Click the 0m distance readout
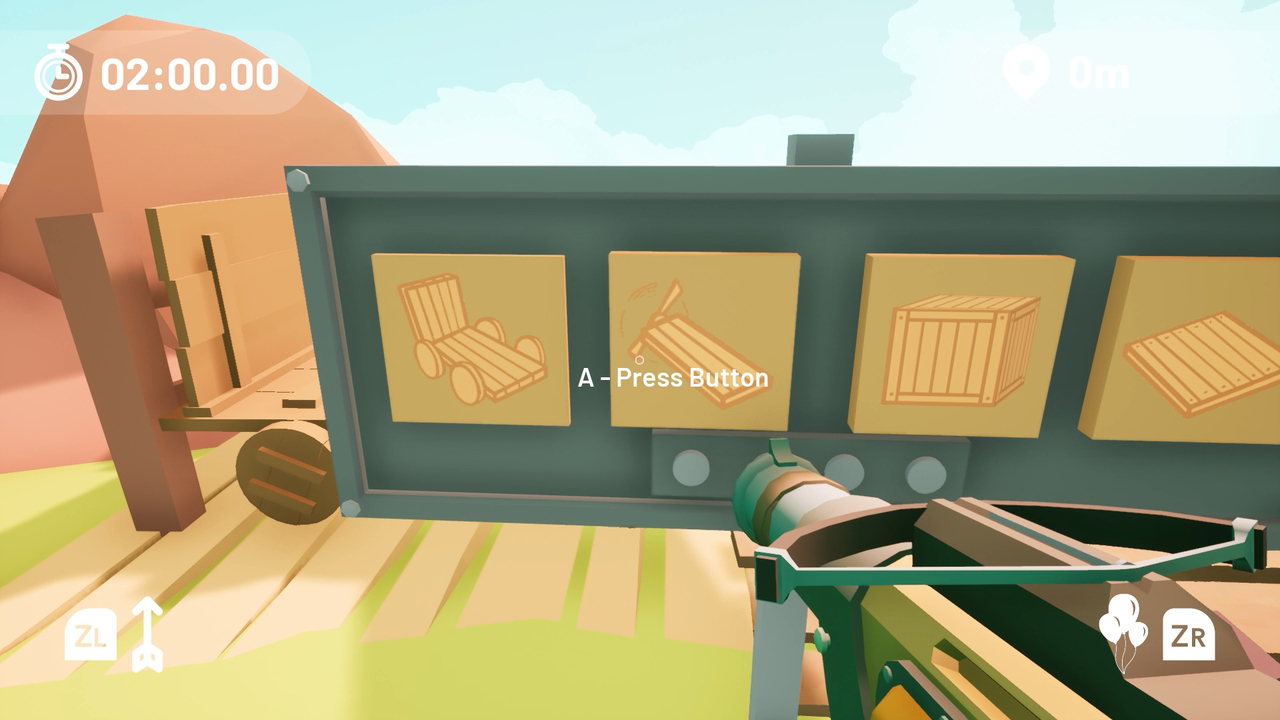The width and height of the screenshot is (1280, 720). (1098, 72)
